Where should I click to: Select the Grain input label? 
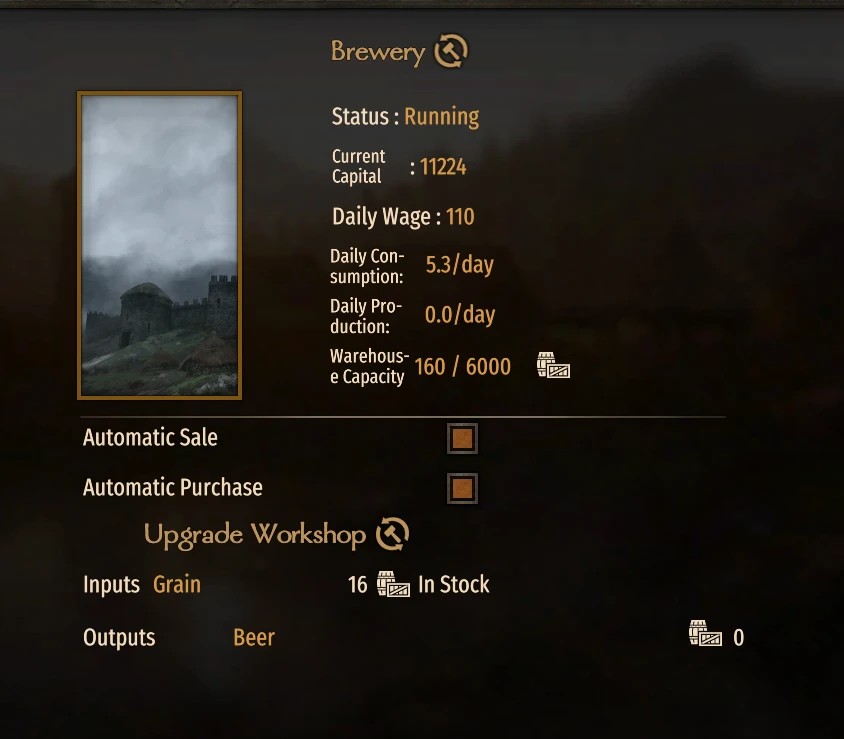[x=177, y=585]
